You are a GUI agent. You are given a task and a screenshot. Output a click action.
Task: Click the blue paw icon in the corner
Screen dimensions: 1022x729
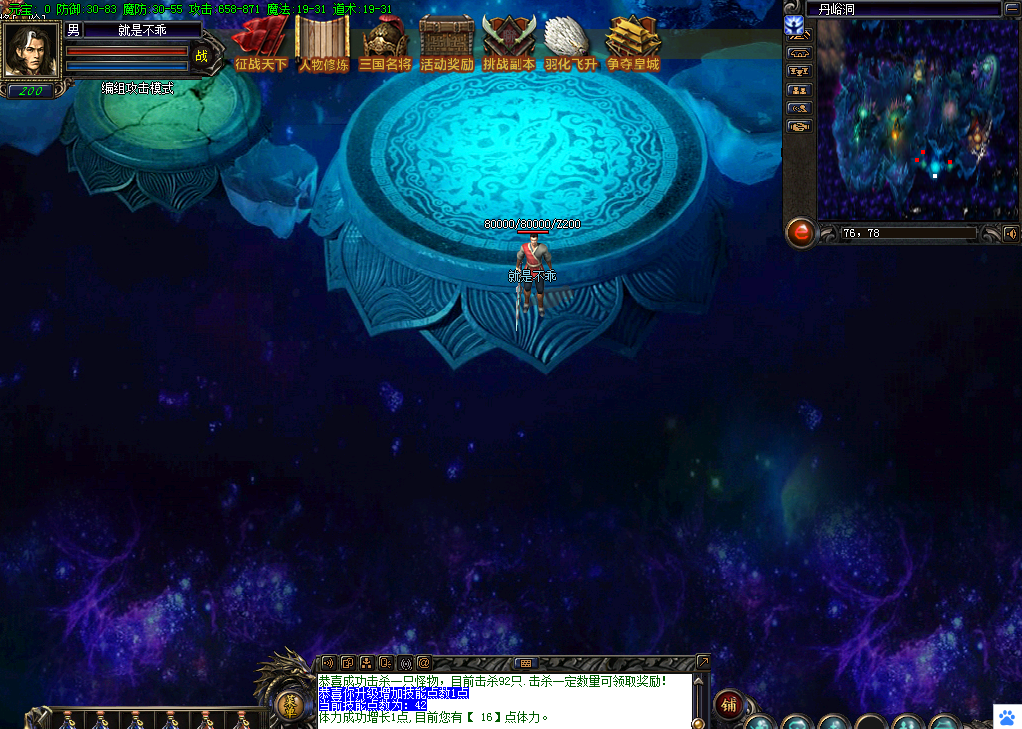[1006, 716]
